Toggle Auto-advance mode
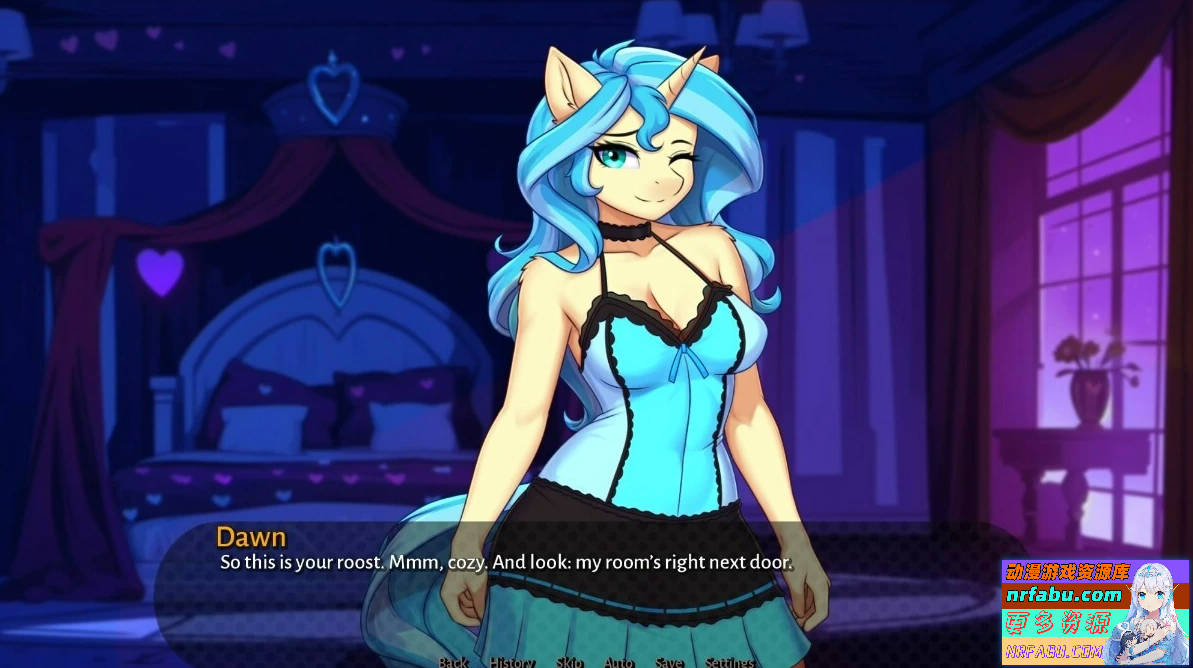Image resolution: width=1193 pixels, height=668 pixels. tap(619, 662)
